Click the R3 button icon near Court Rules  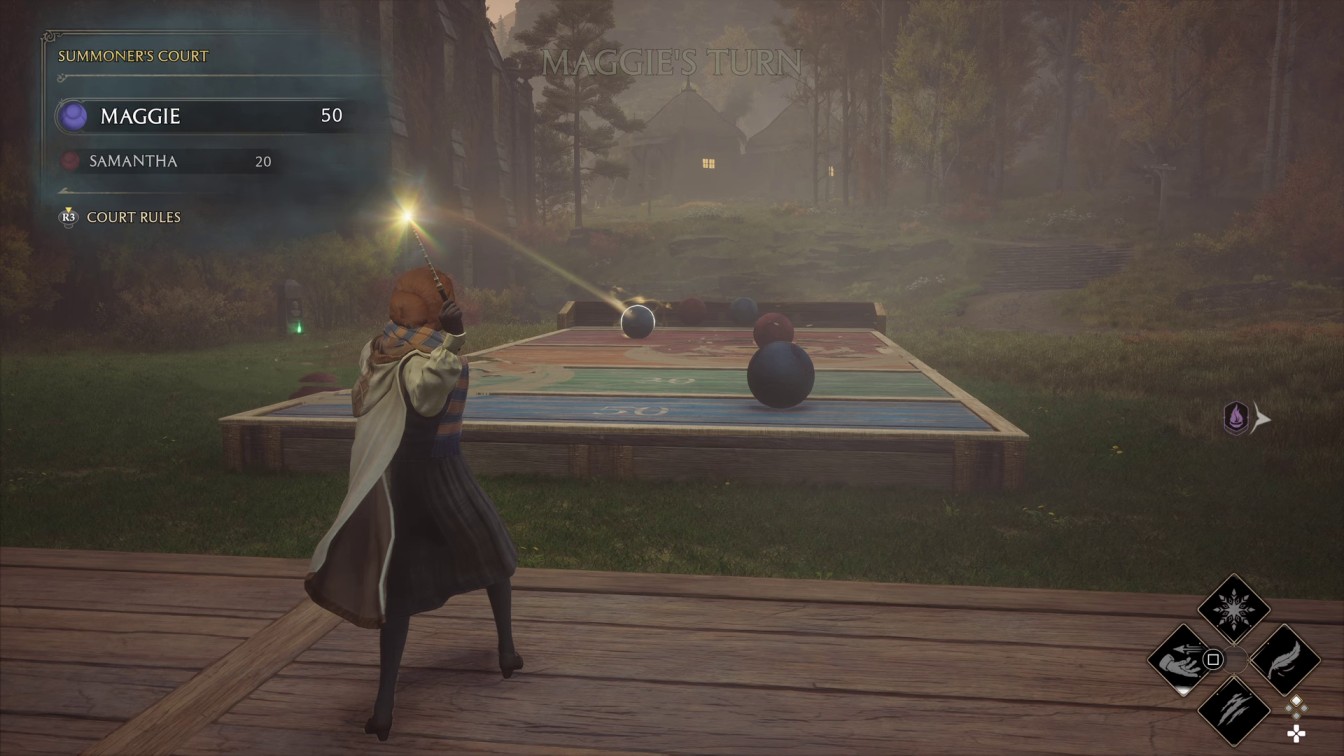click(68, 217)
